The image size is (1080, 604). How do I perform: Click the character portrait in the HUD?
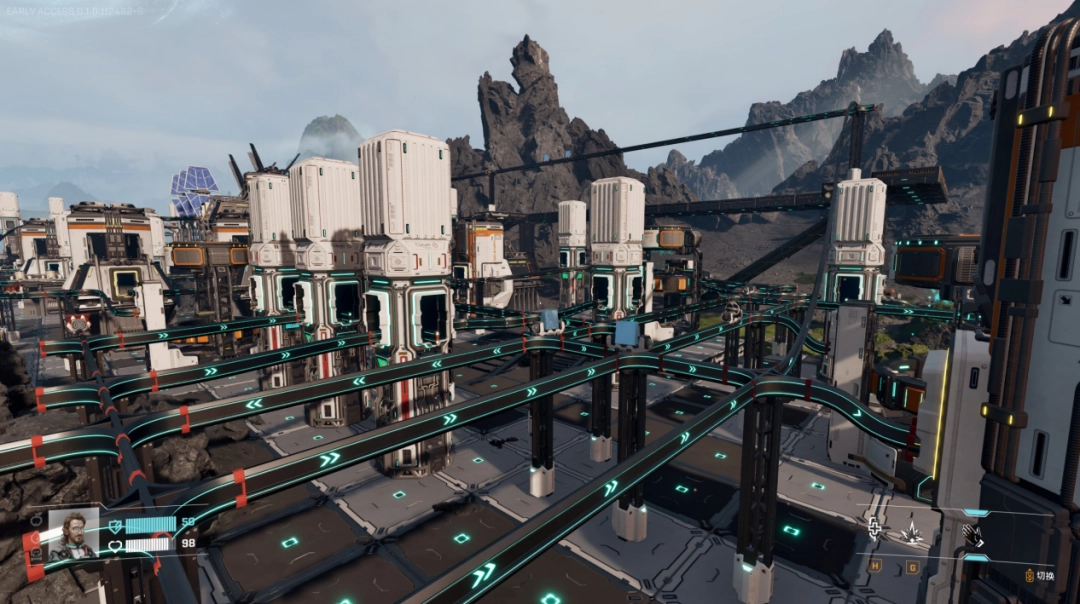click(x=74, y=534)
